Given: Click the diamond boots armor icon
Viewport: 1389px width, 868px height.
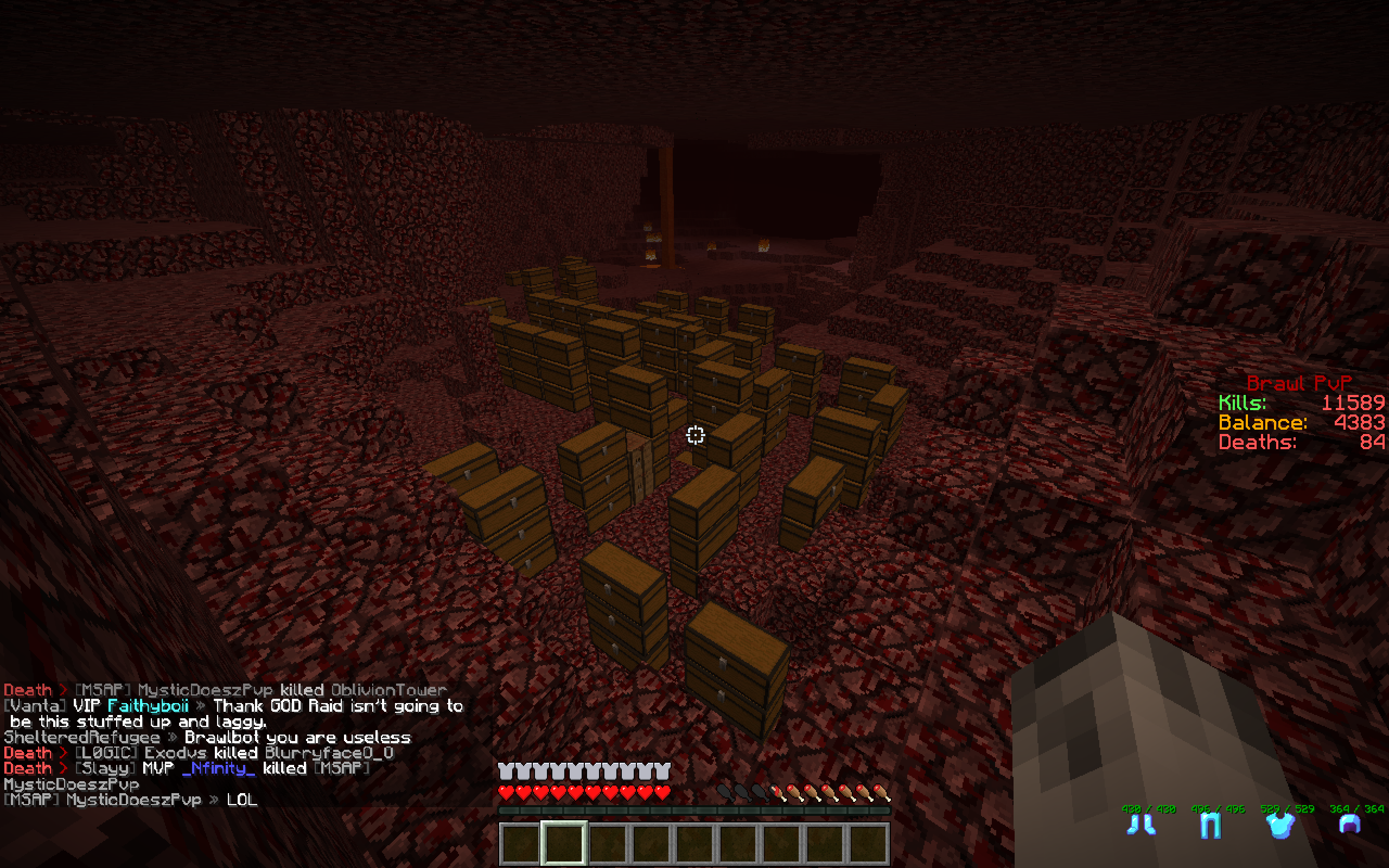Looking at the screenshot, I should [1141, 826].
